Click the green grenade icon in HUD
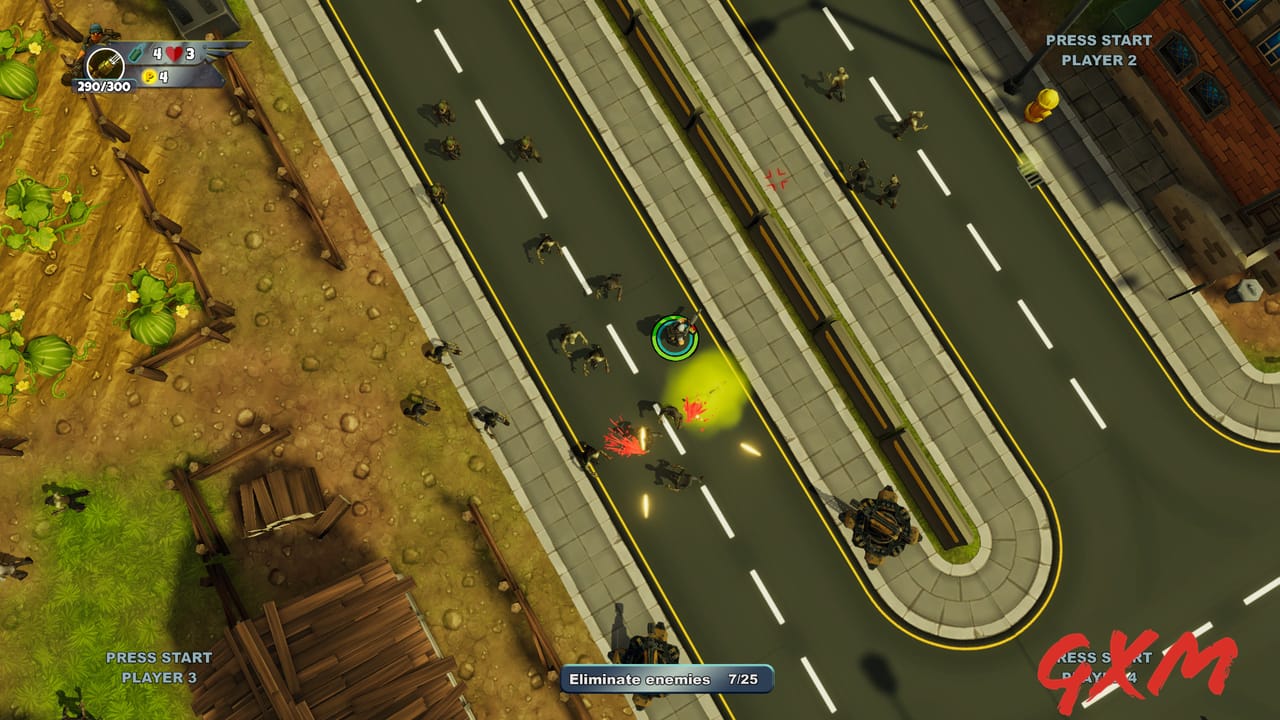 click(135, 54)
